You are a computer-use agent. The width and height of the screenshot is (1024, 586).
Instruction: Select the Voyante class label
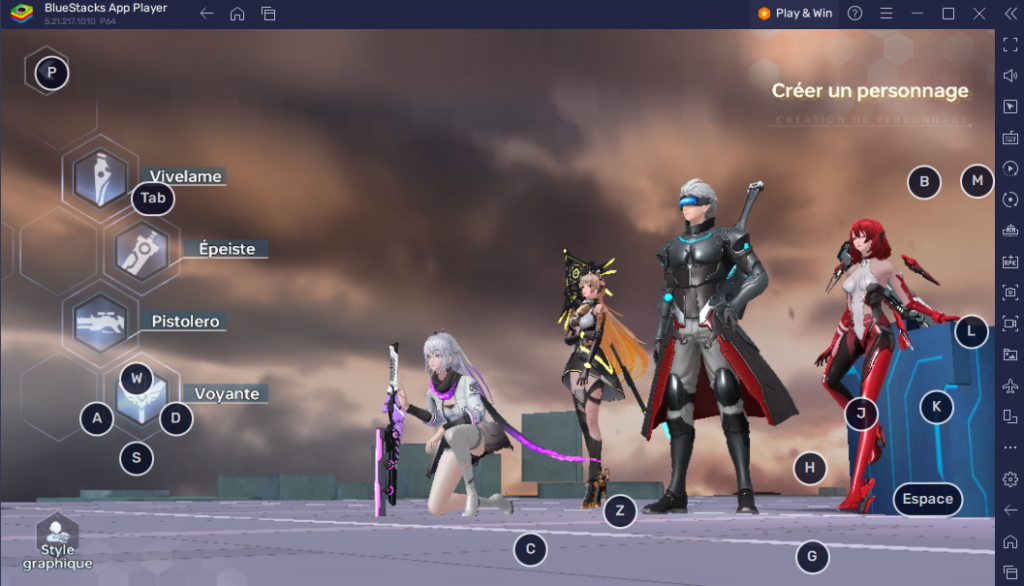227,394
